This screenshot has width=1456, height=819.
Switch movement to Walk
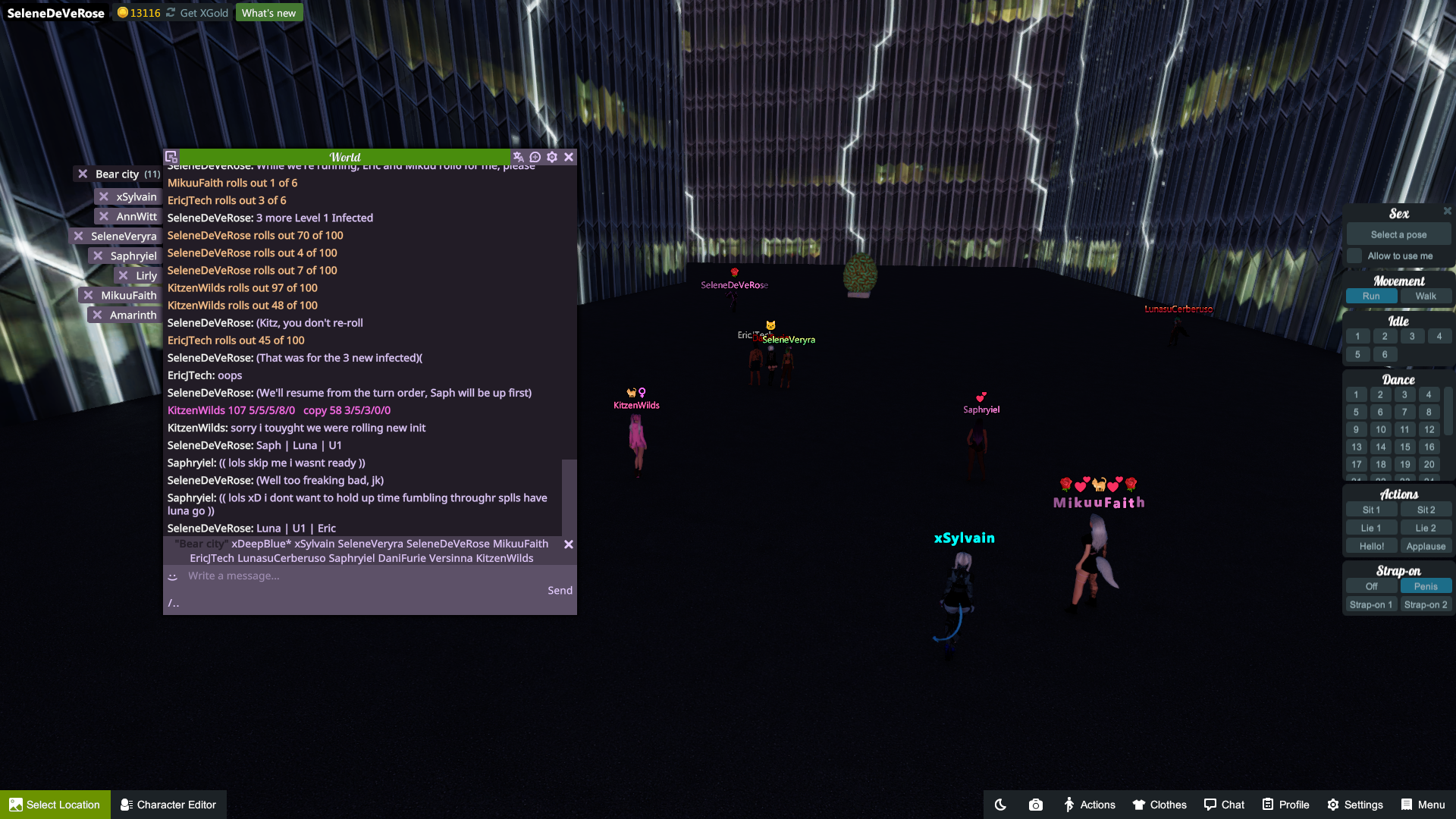pos(1425,297)
